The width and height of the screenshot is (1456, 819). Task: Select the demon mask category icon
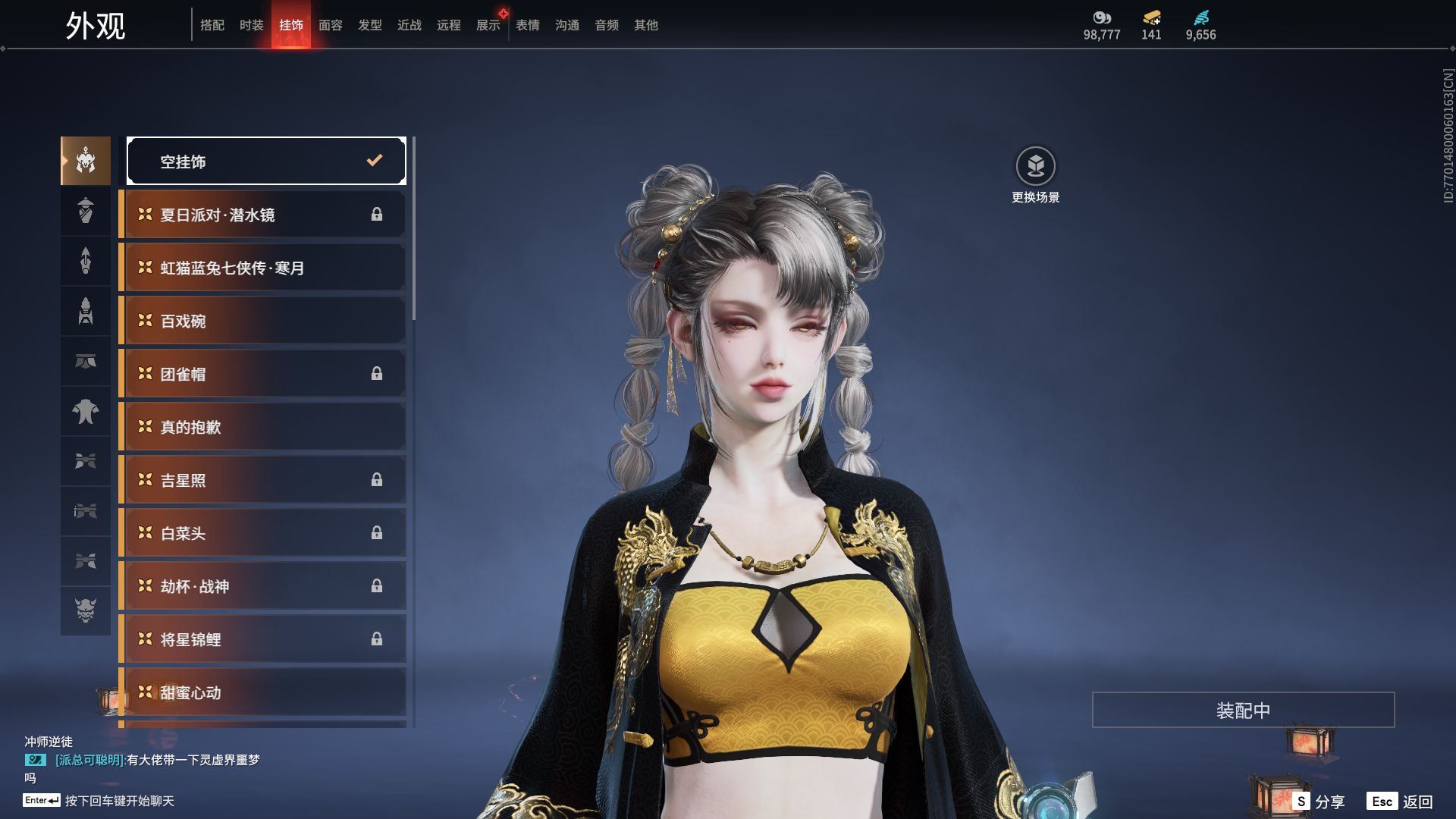coord(86,610)
